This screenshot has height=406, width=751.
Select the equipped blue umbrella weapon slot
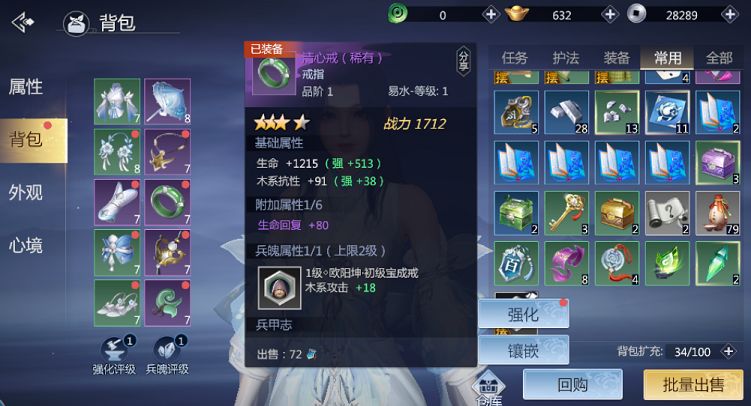click(x=167, y=100)
